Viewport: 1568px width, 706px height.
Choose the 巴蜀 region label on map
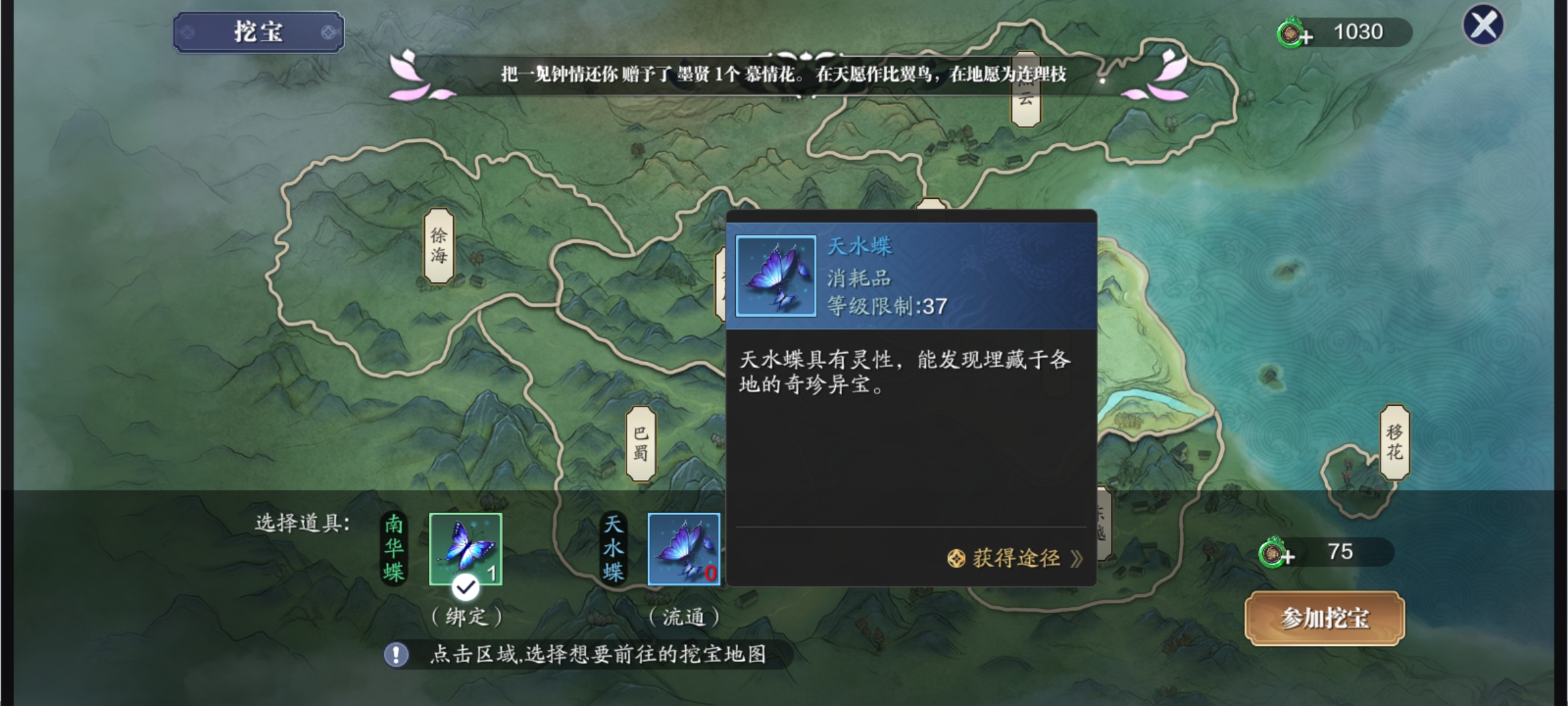(641, 444)
